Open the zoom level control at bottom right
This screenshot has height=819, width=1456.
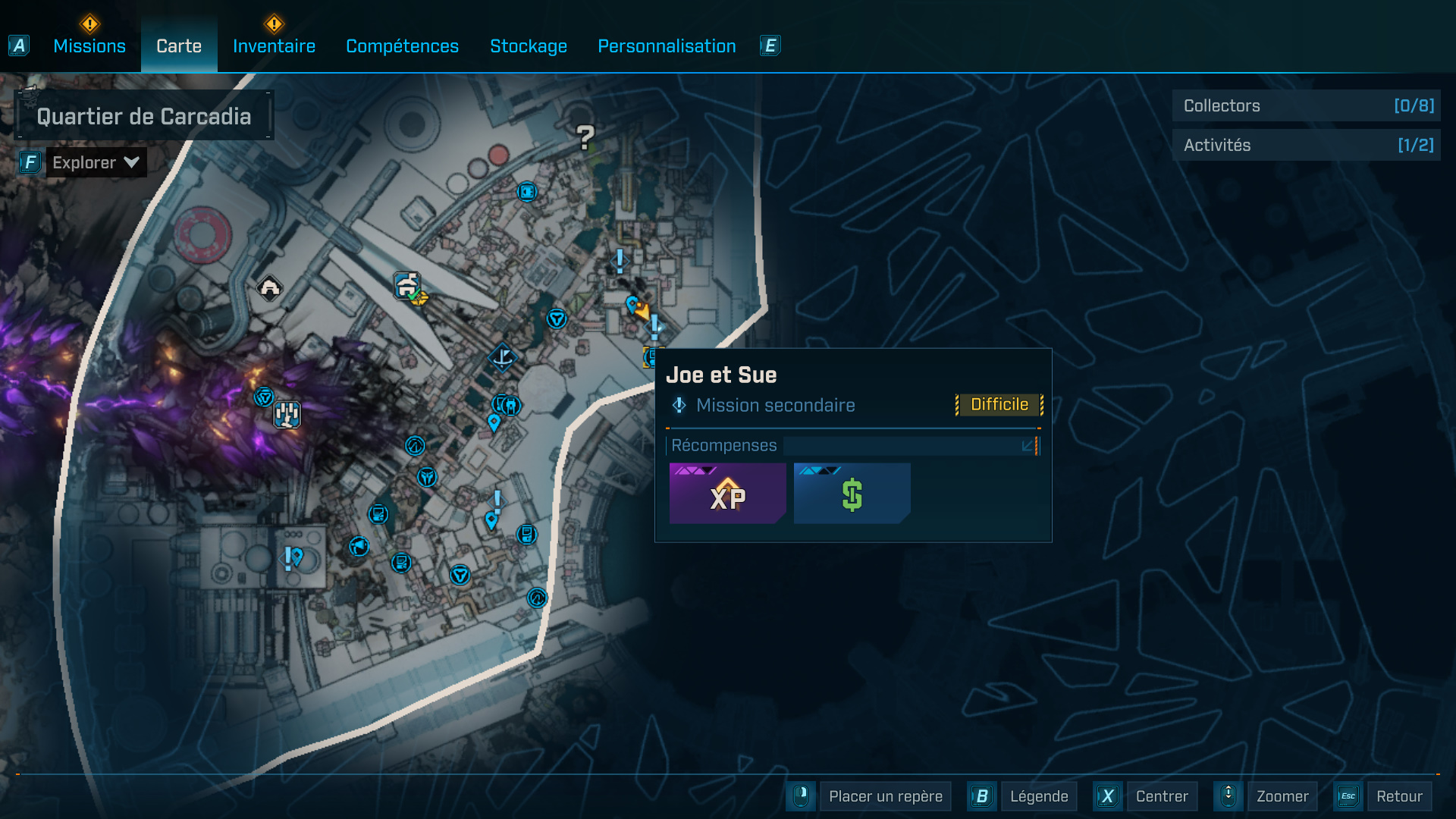pyautogui.click(x=1228, y=796)
